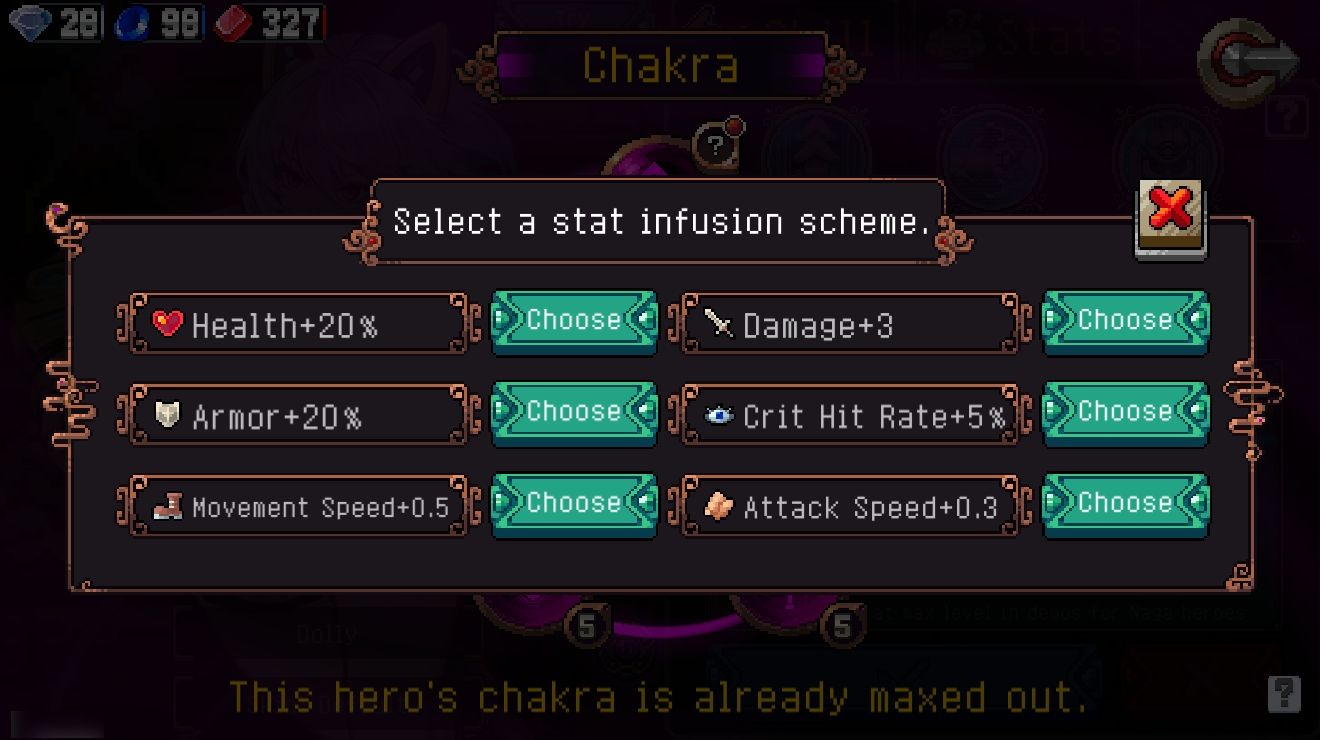
Task: Choose the Movement Speed+0.5 scheme
Action: click(574, 503)
